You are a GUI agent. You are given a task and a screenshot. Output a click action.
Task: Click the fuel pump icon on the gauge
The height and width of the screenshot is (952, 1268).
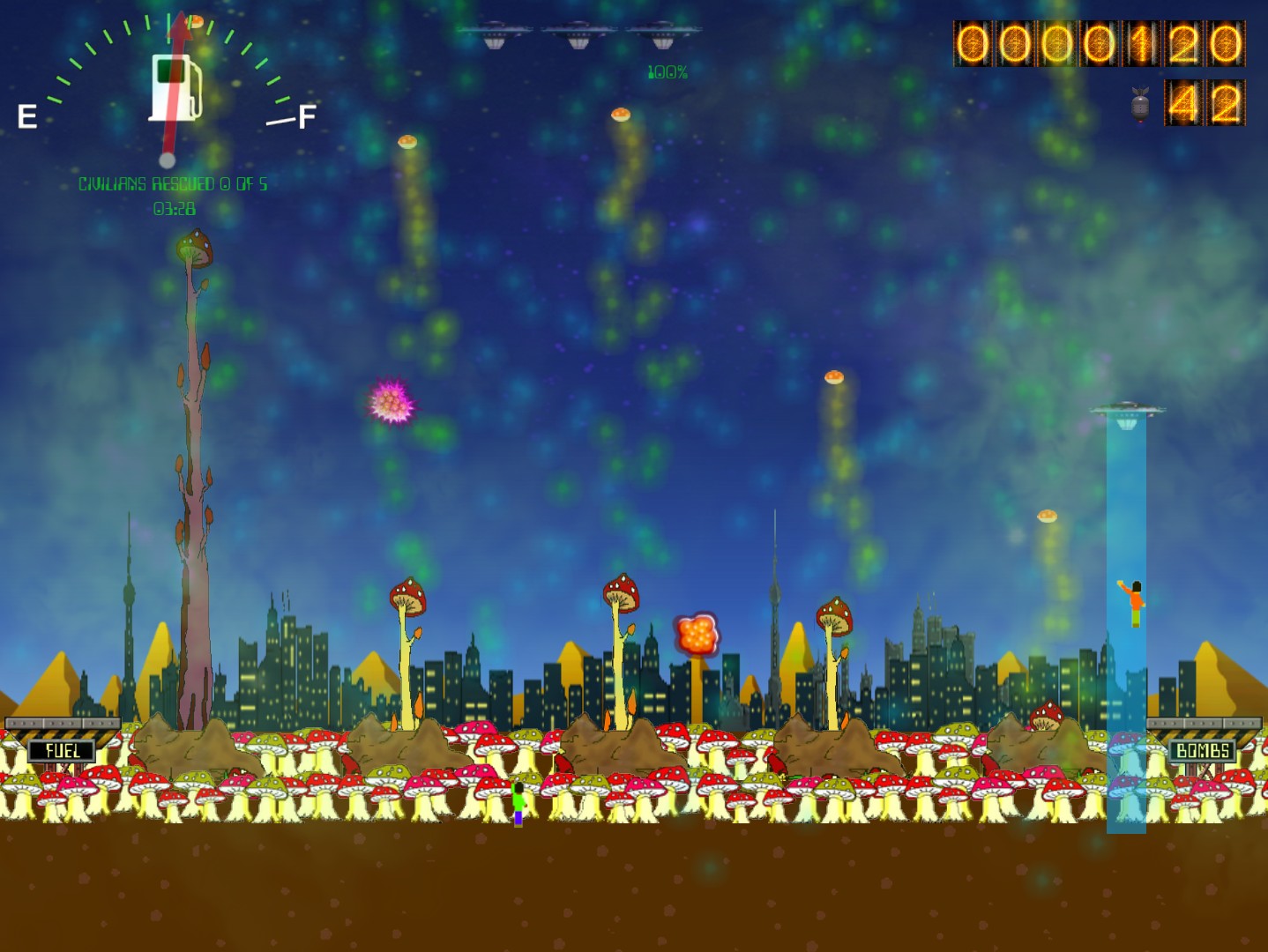[175, 86]
